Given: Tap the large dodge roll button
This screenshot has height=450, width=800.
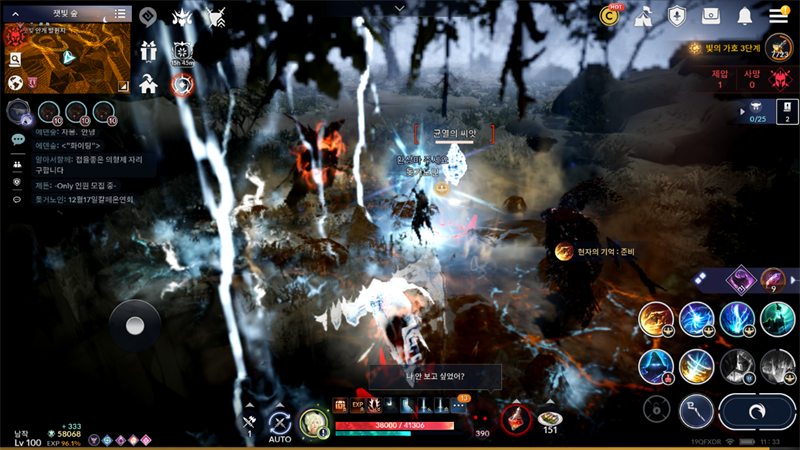Looking at the screenshot, I should coord(756,411).
